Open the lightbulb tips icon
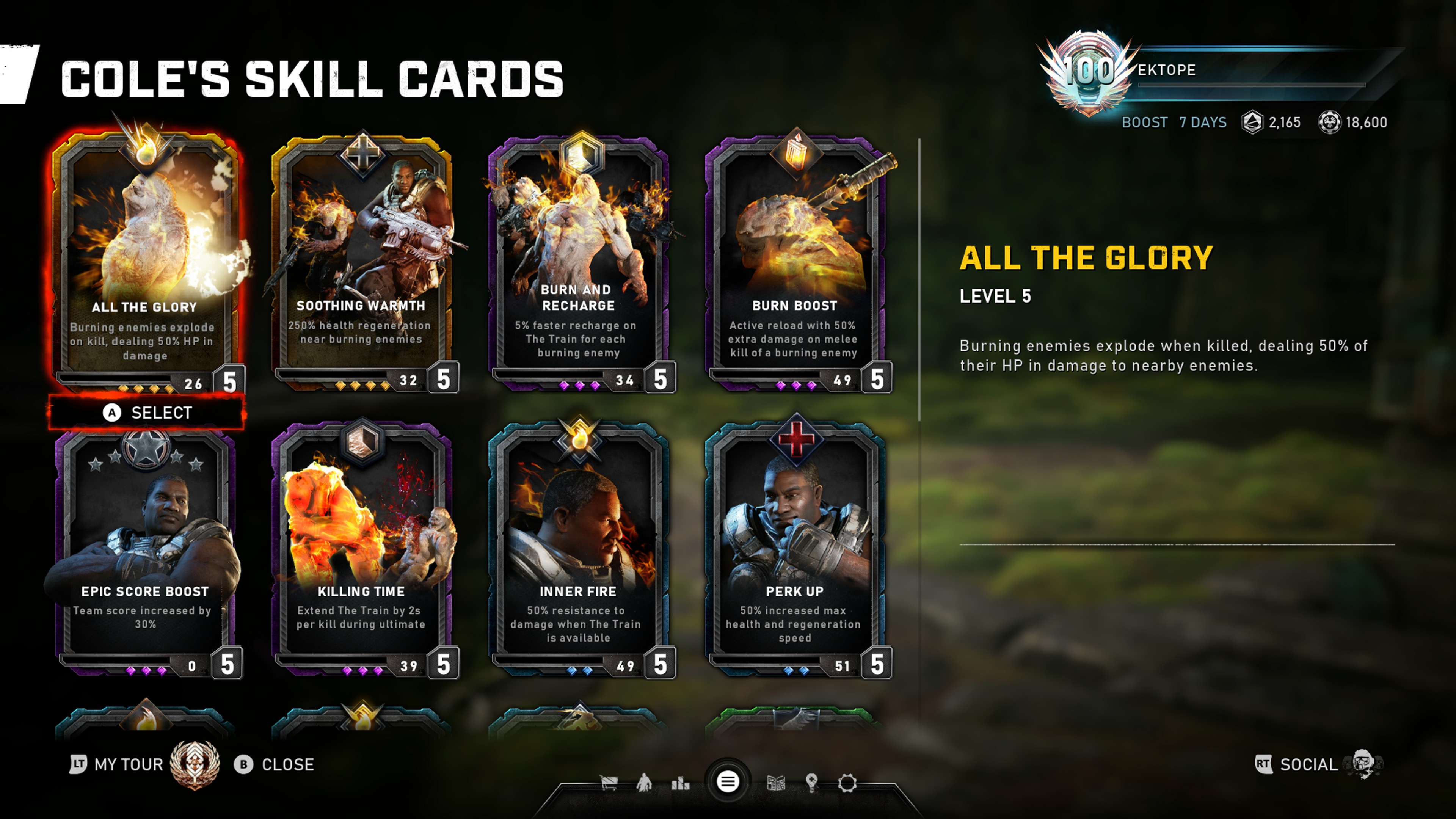This screenshot has height=819, width=1456. click(x=812, y=783)
